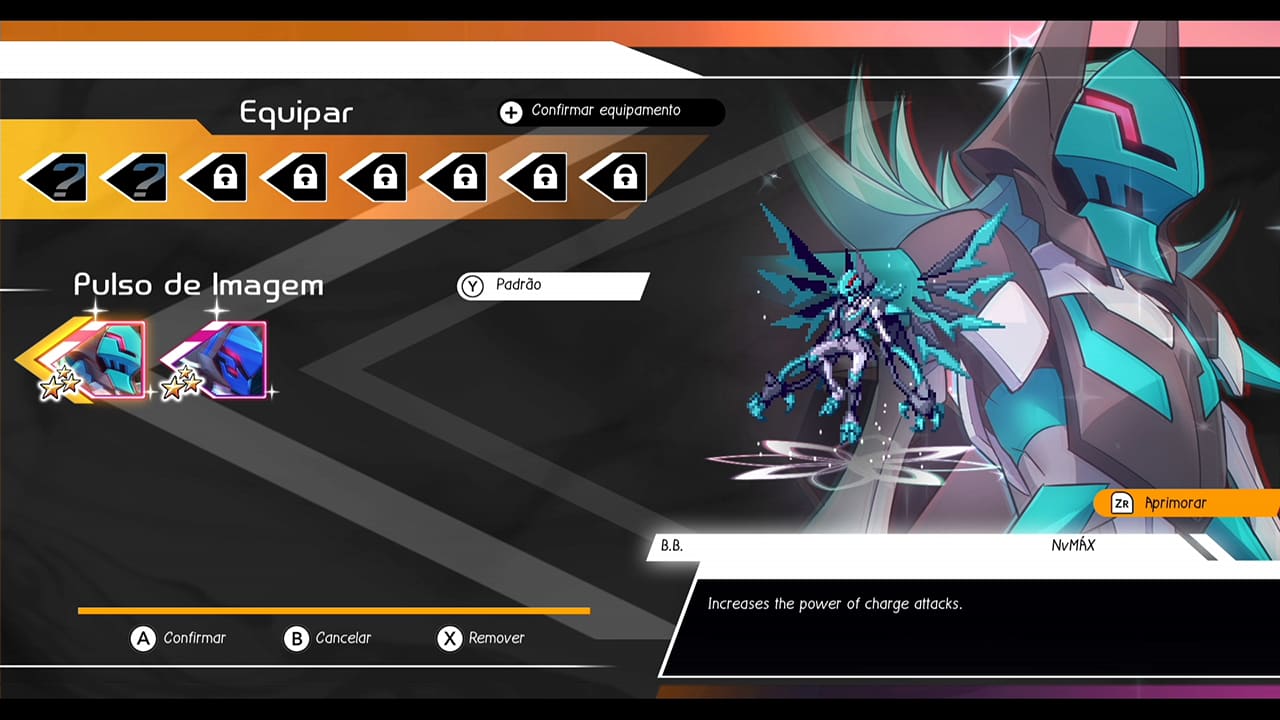Click the chevron arrow on the locked slot
The image size is (1280, 720).
[x=590, y=176]
